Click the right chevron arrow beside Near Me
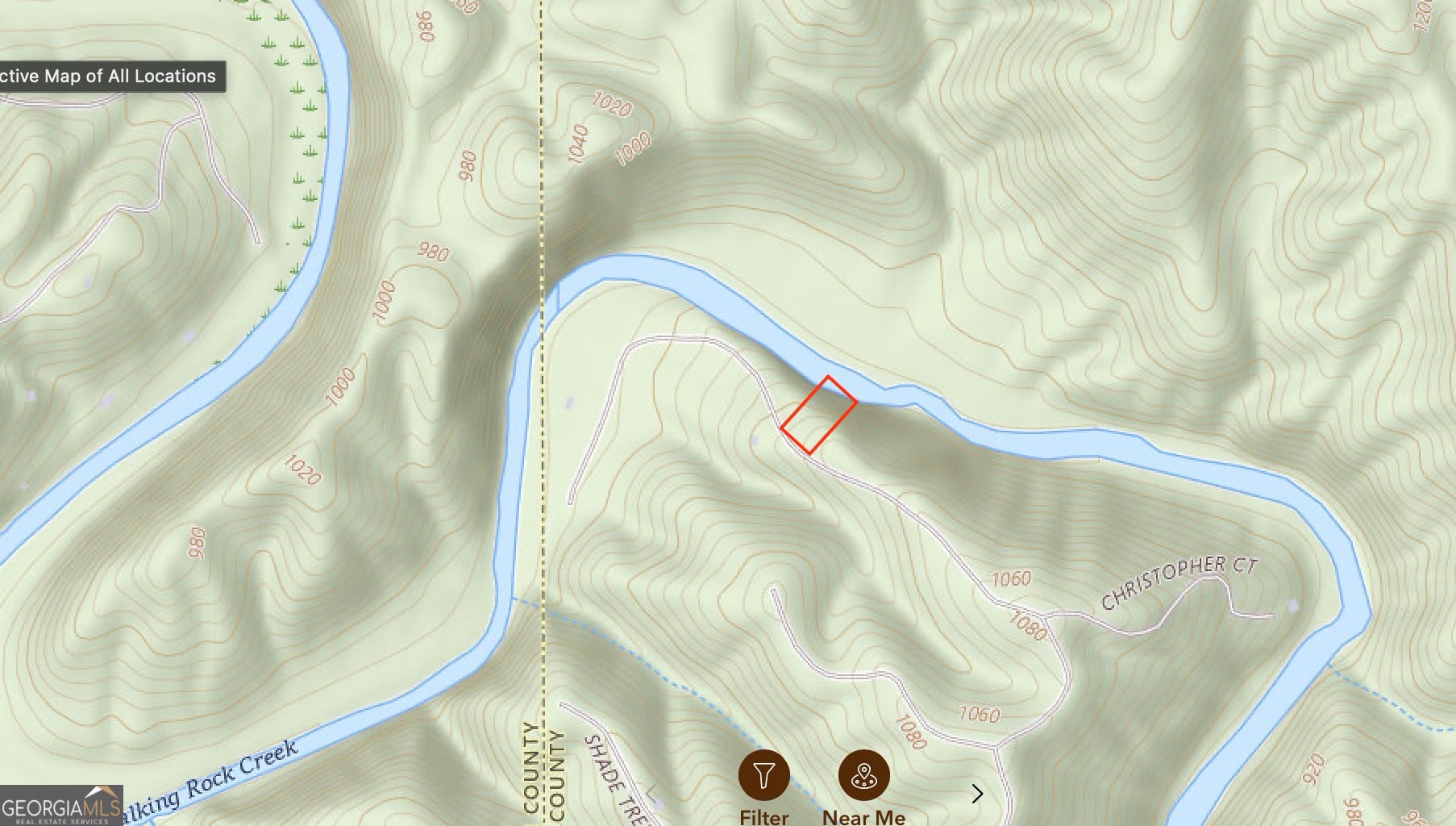This screenshot has height=826, width=1456. [x=977, y=795]
